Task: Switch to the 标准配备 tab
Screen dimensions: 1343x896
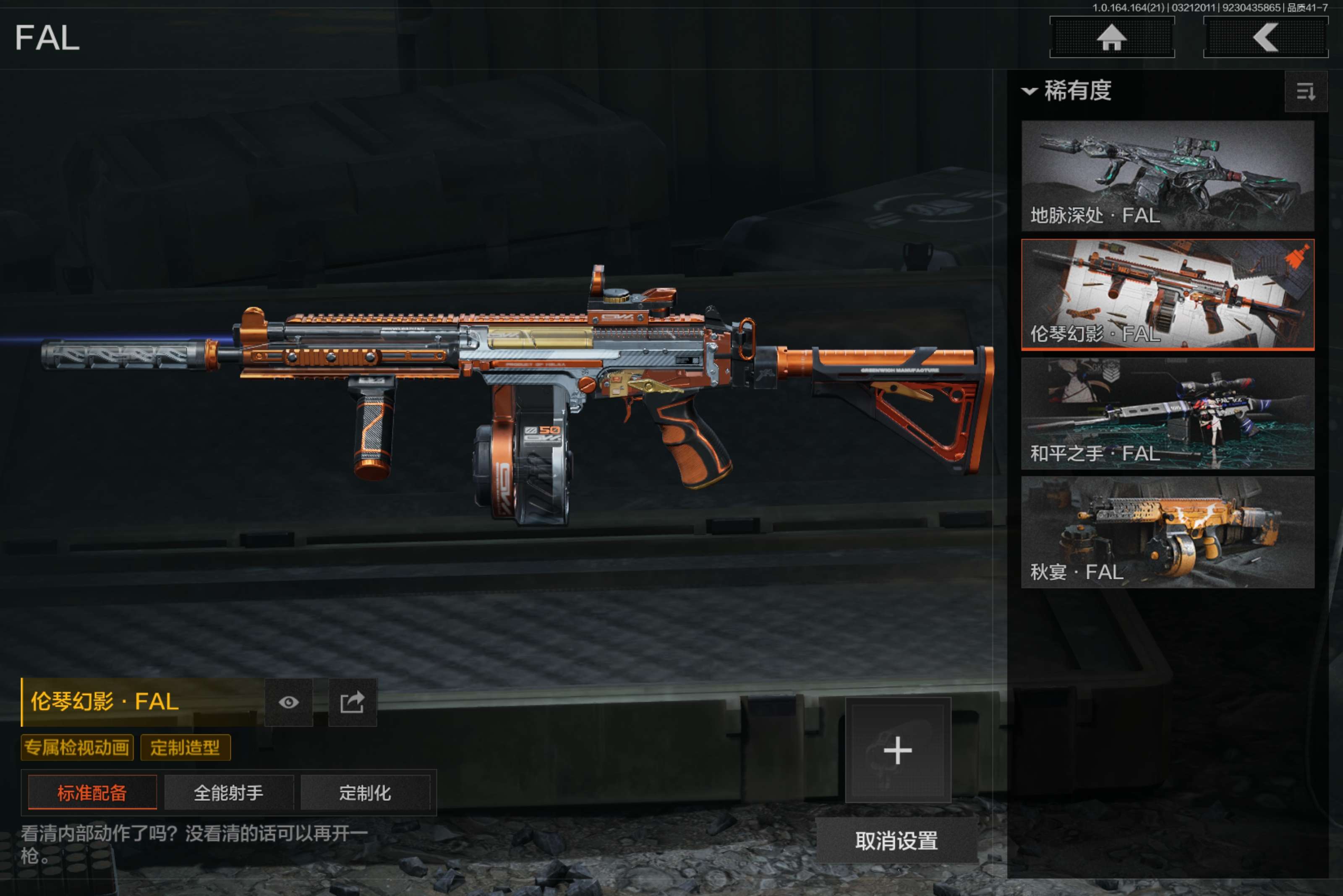Action: pyautogui.click(x=92, y=792)
